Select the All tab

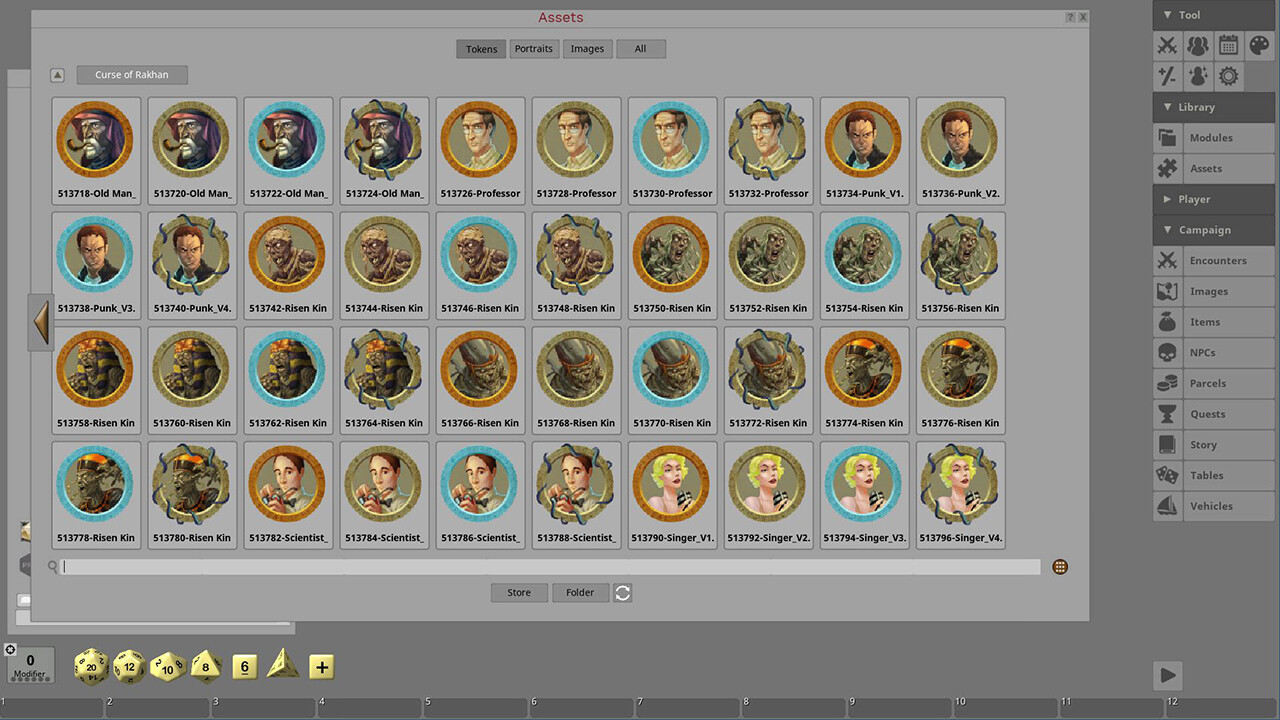(640, 48)
